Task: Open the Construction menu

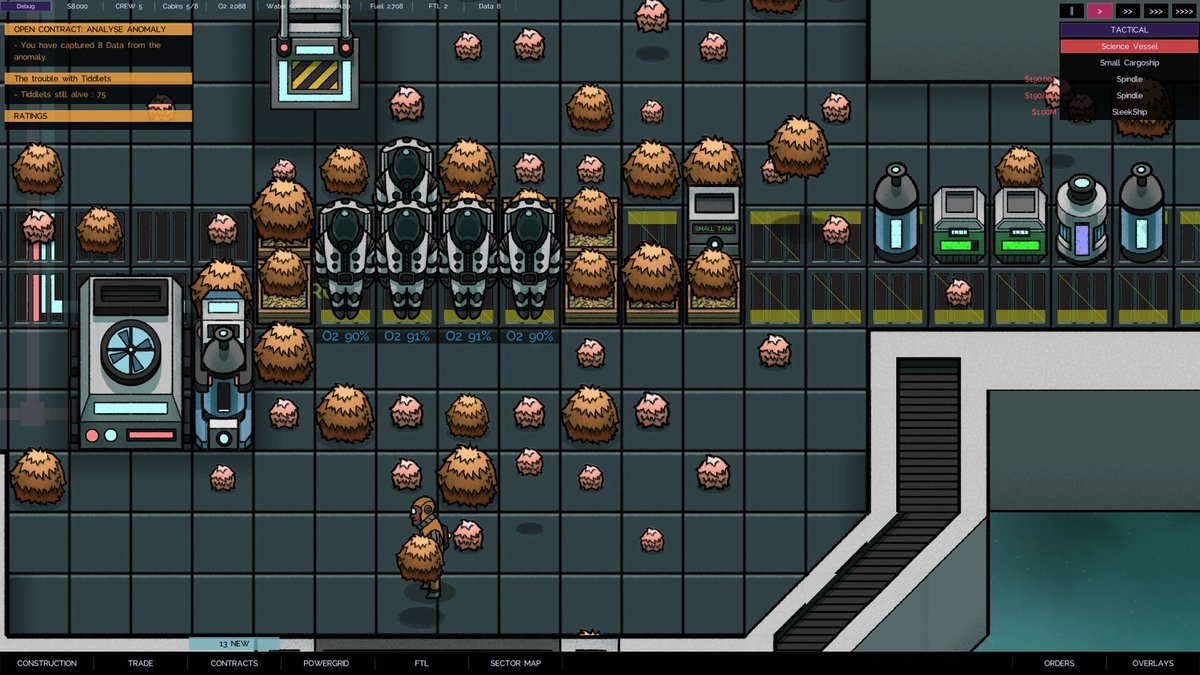Action: pyautogui.click(x=47, y=663)
